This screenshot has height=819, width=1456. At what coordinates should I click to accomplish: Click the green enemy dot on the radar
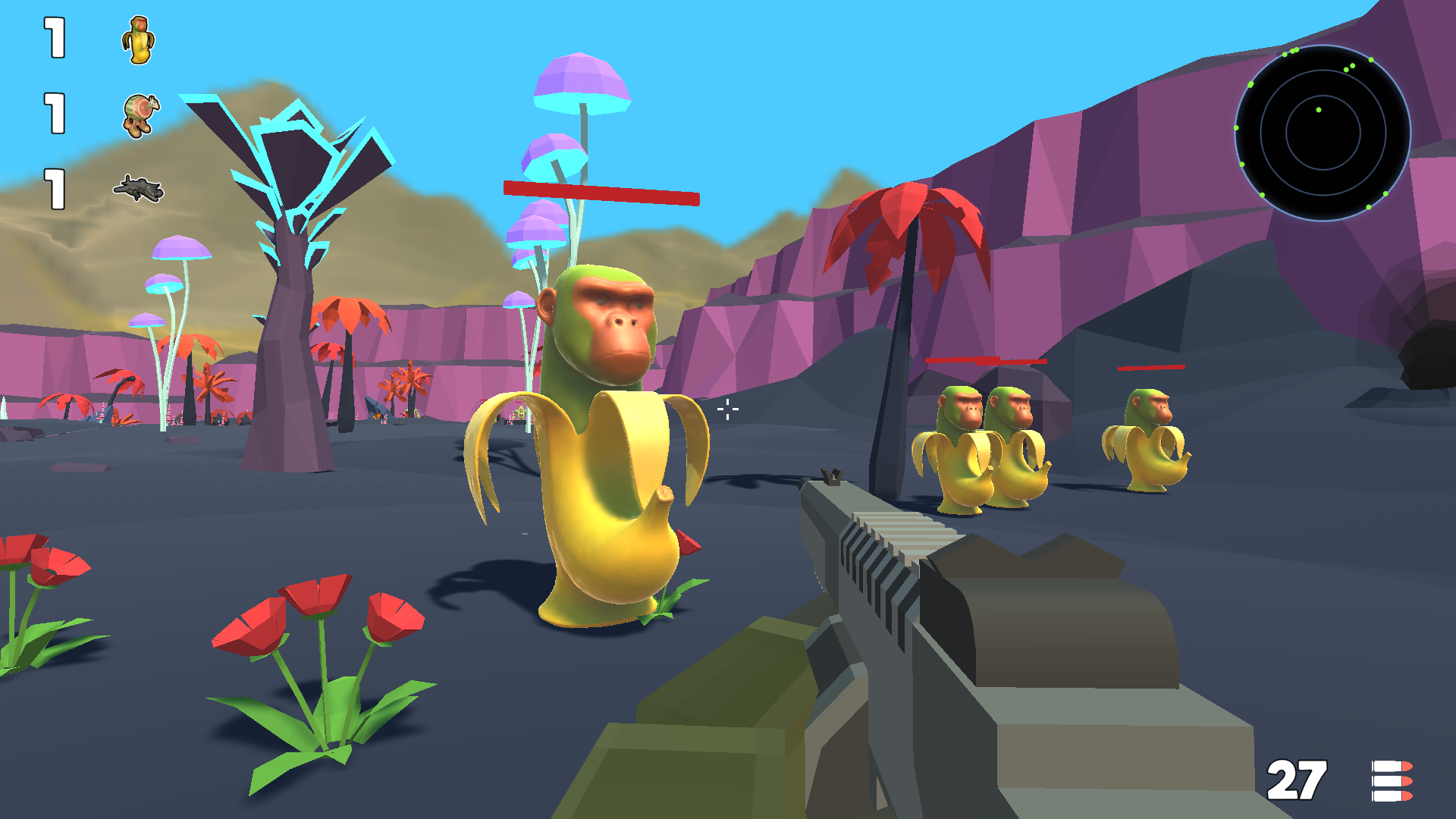click(1318, 110)
